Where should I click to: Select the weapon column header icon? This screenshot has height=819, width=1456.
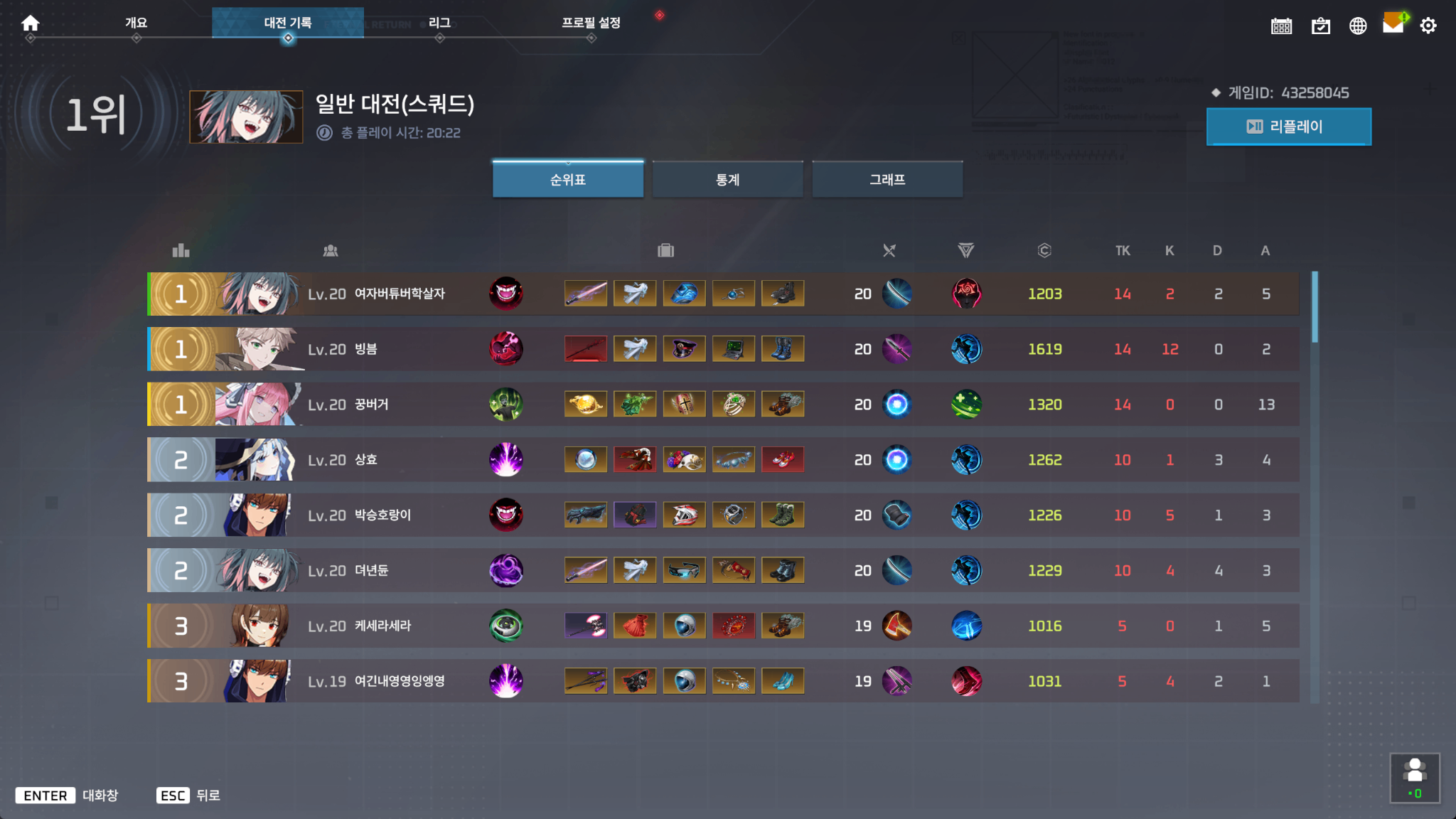888,250
